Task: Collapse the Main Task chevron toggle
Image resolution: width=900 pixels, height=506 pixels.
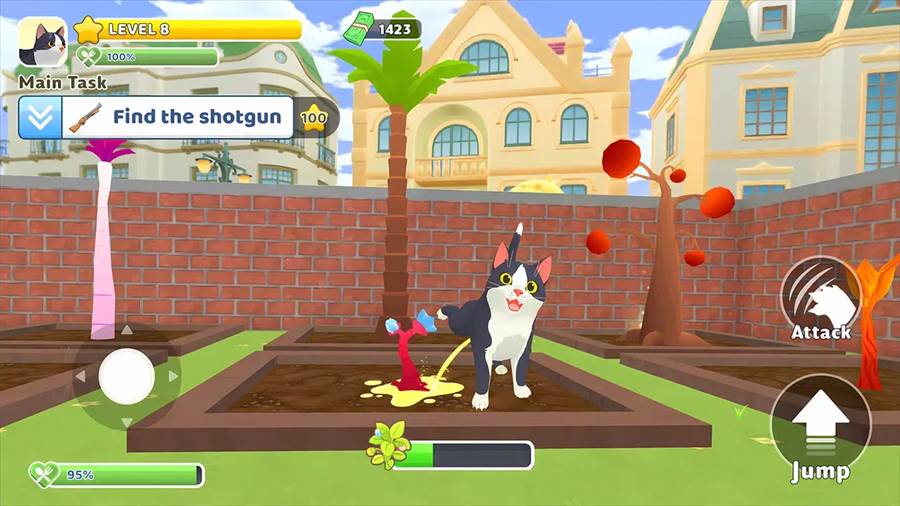Action: coord(39,117)
